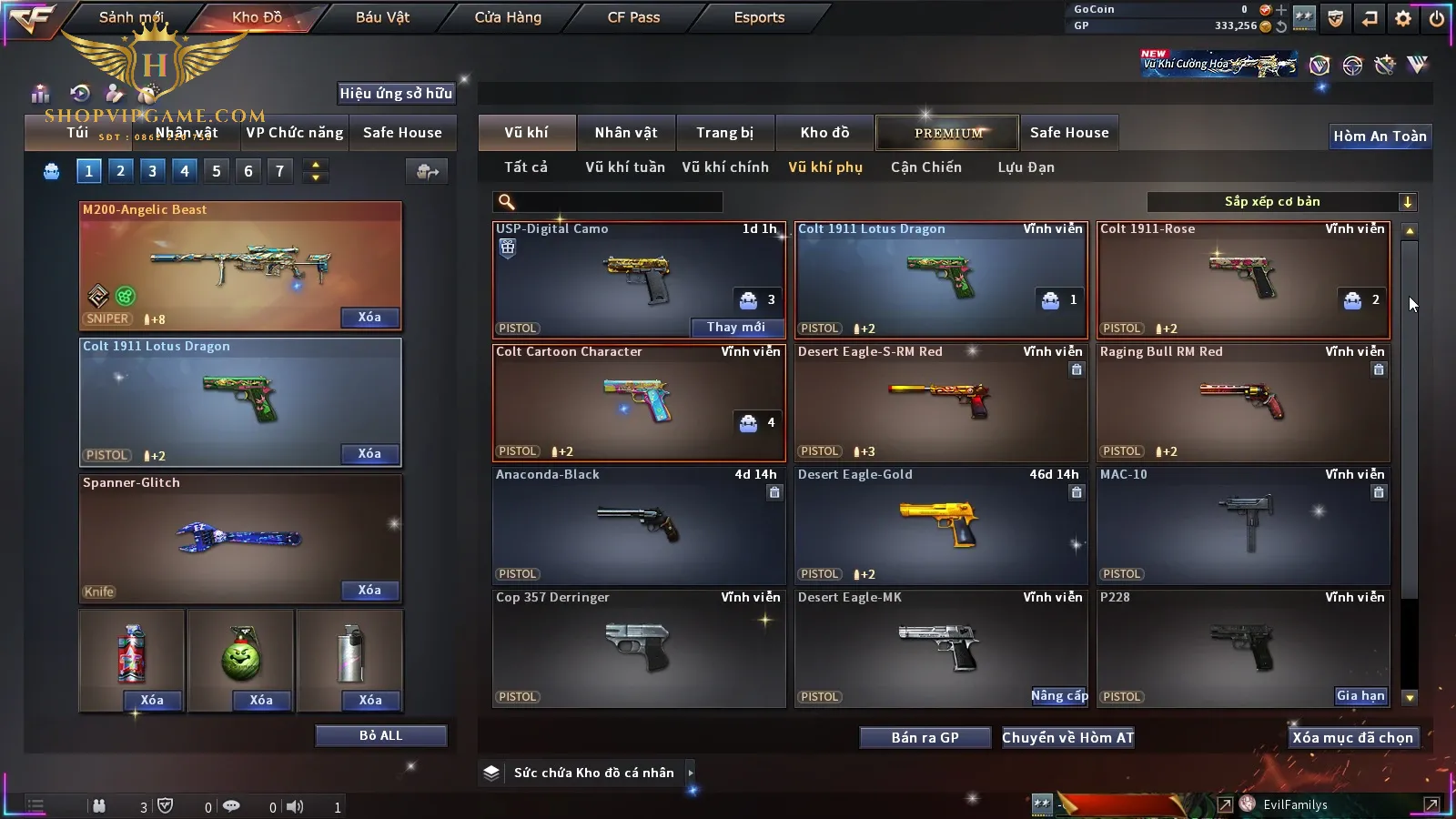The height and width of the screenshot is (819, 1456).
Task: Open the gear settings icon
Action: pos(1403,18)
